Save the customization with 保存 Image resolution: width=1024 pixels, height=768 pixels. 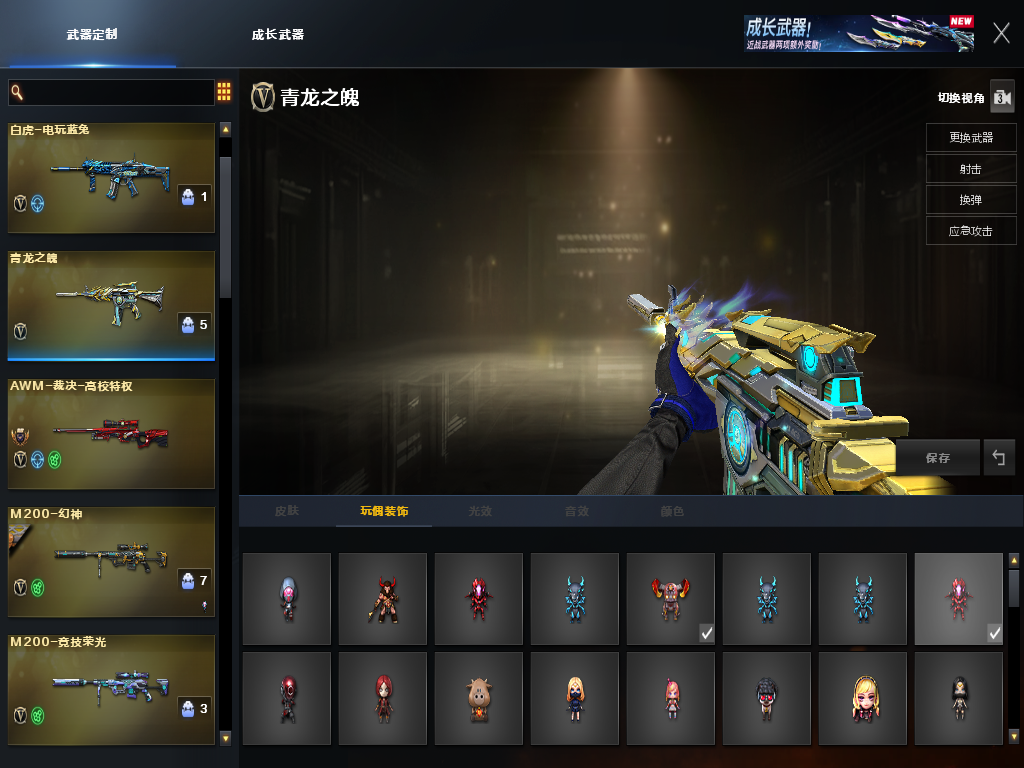coord(937,458)
